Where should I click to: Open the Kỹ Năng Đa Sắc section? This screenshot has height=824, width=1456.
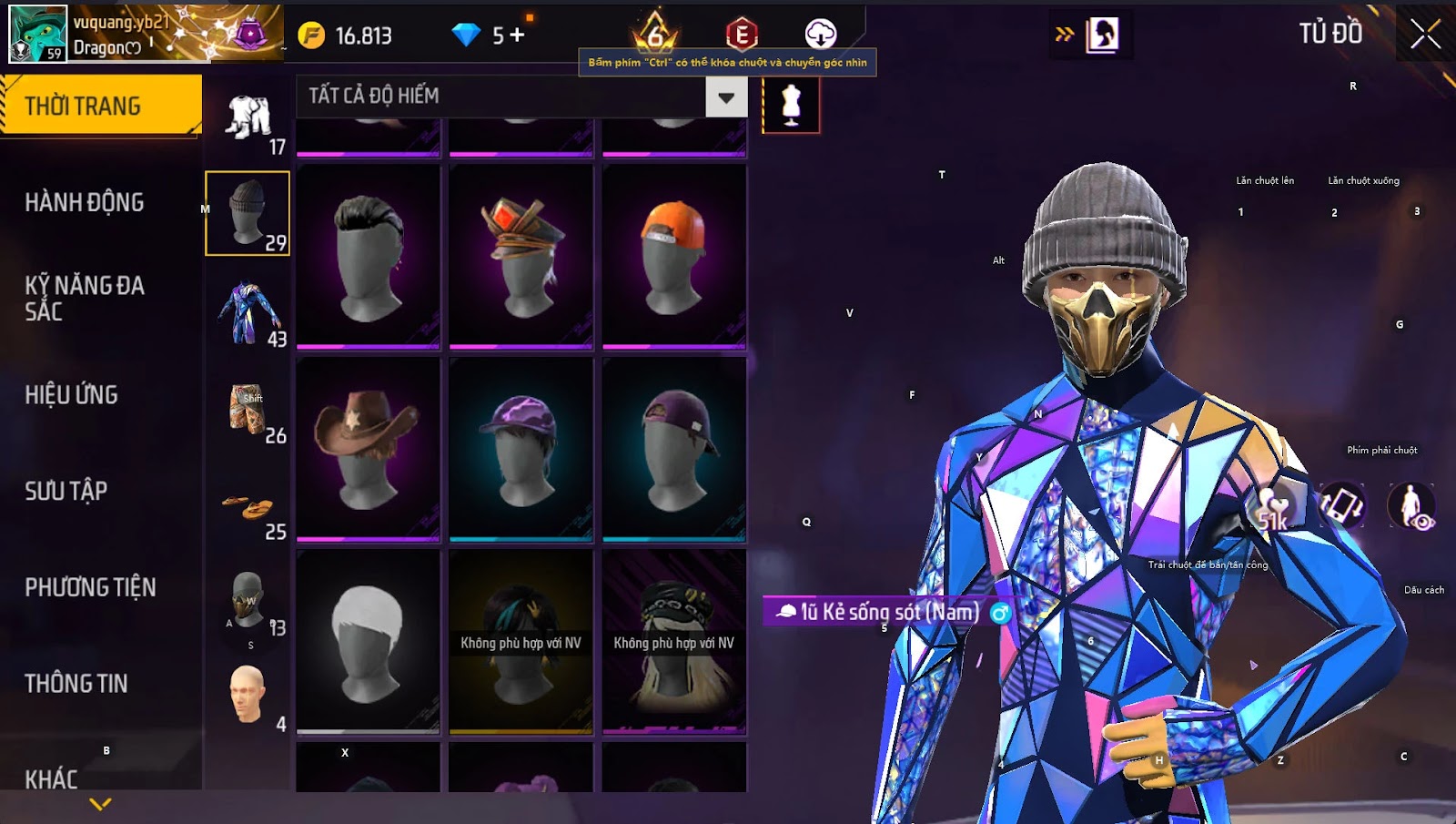85,298
